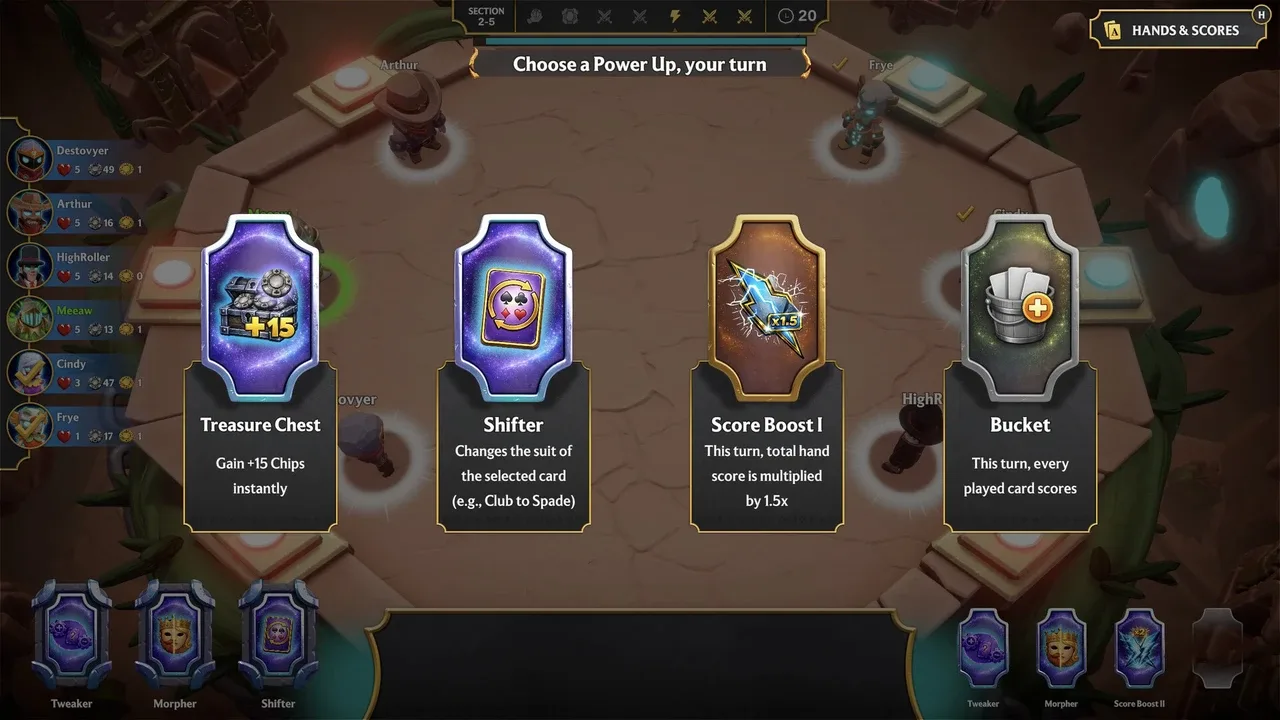Choose the Treasure Chest power-up card
This screenshot has height=720, width=1280.
pos(260,372)
